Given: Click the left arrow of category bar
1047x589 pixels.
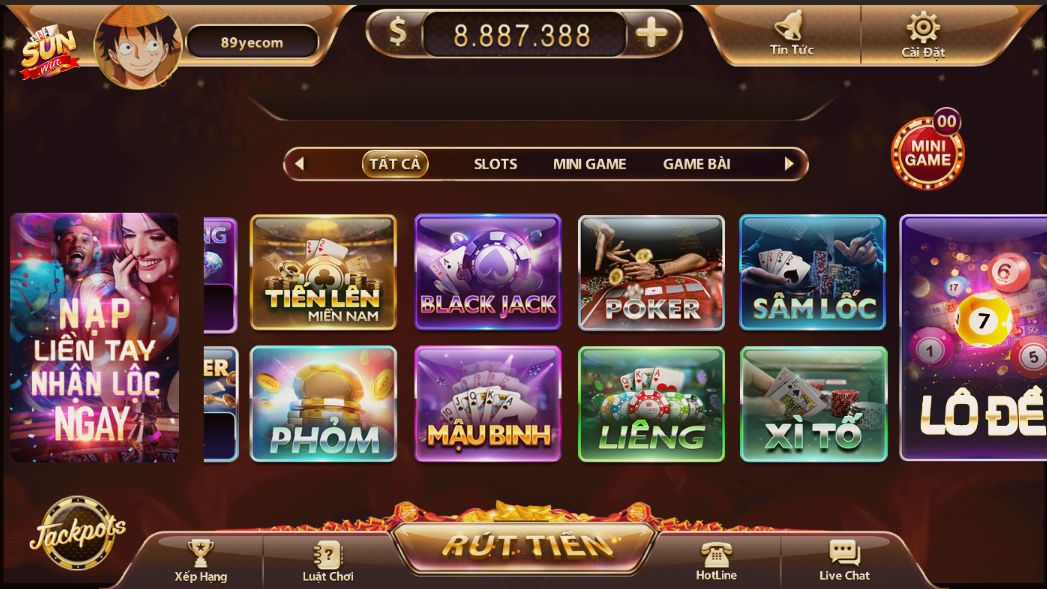Looking at the screenshot, I should pos(299,164).
